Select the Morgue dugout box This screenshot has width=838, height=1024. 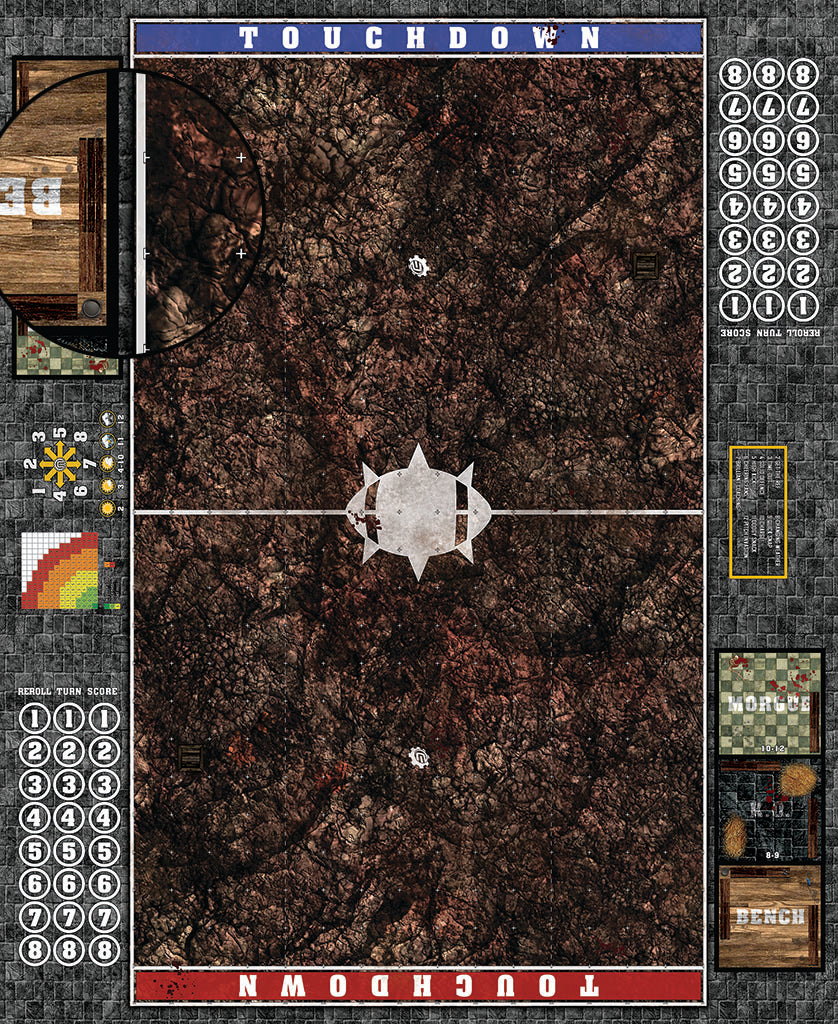pyautogui.click(x=768, y=702)
